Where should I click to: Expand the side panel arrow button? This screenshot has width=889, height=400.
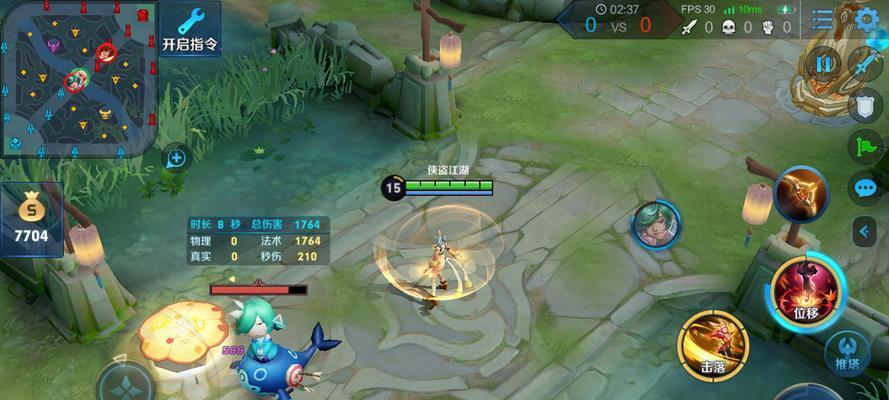[x=864, y=231]
